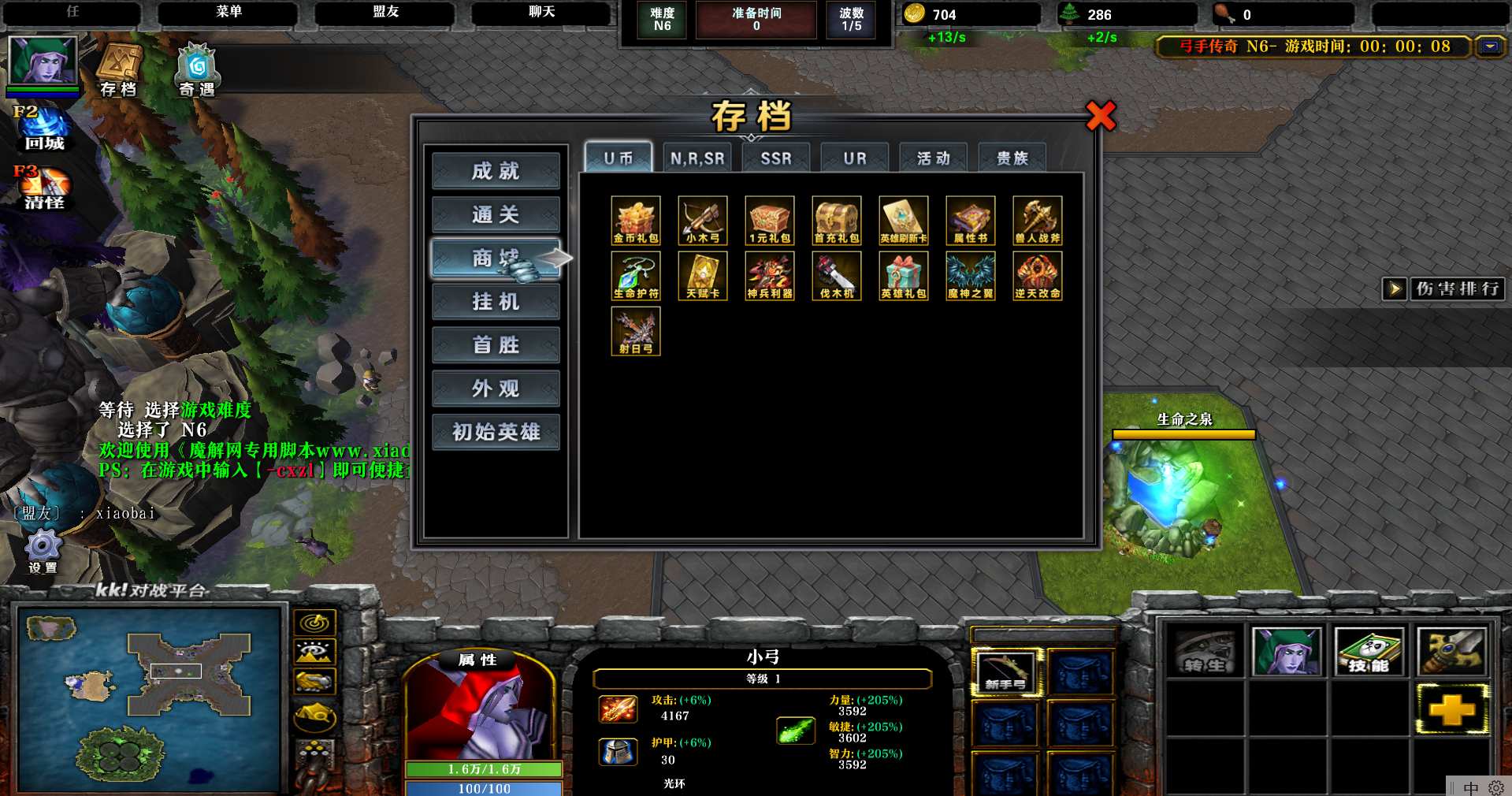Select the 初始英雄 menu entry
The width and height of the screenshot is (1512, 796).
click(x=496, y=432)
